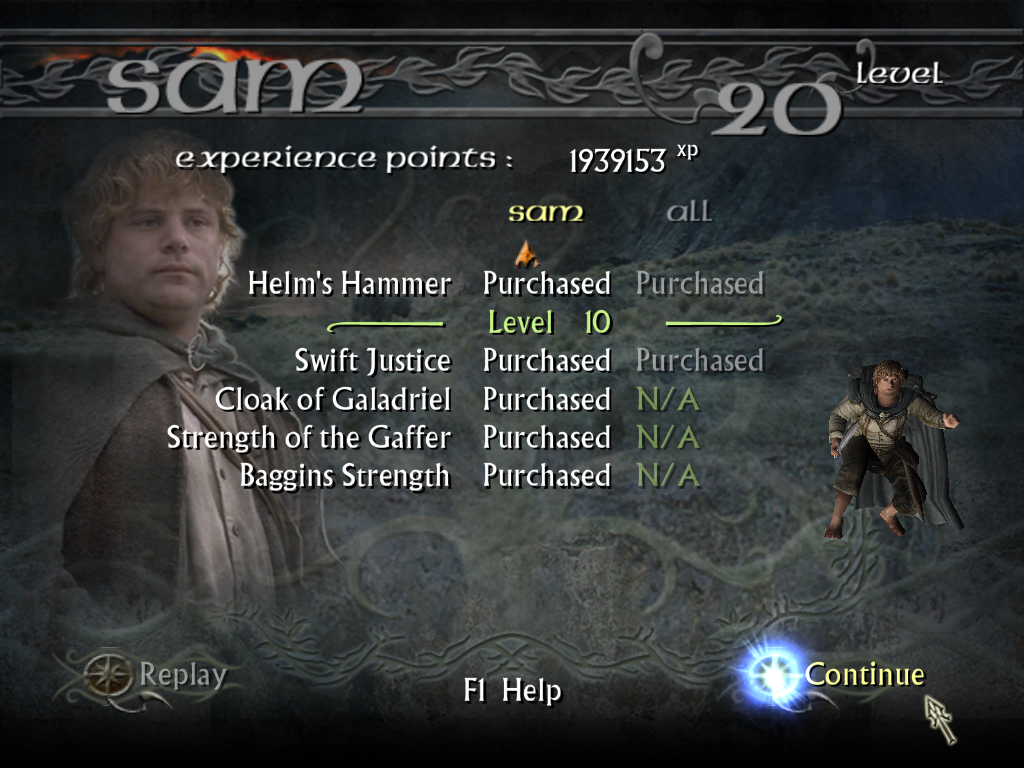Click the orange scroll-up arrow
The height and width of the screenshot is (768, 1024).
coord(525,252)
